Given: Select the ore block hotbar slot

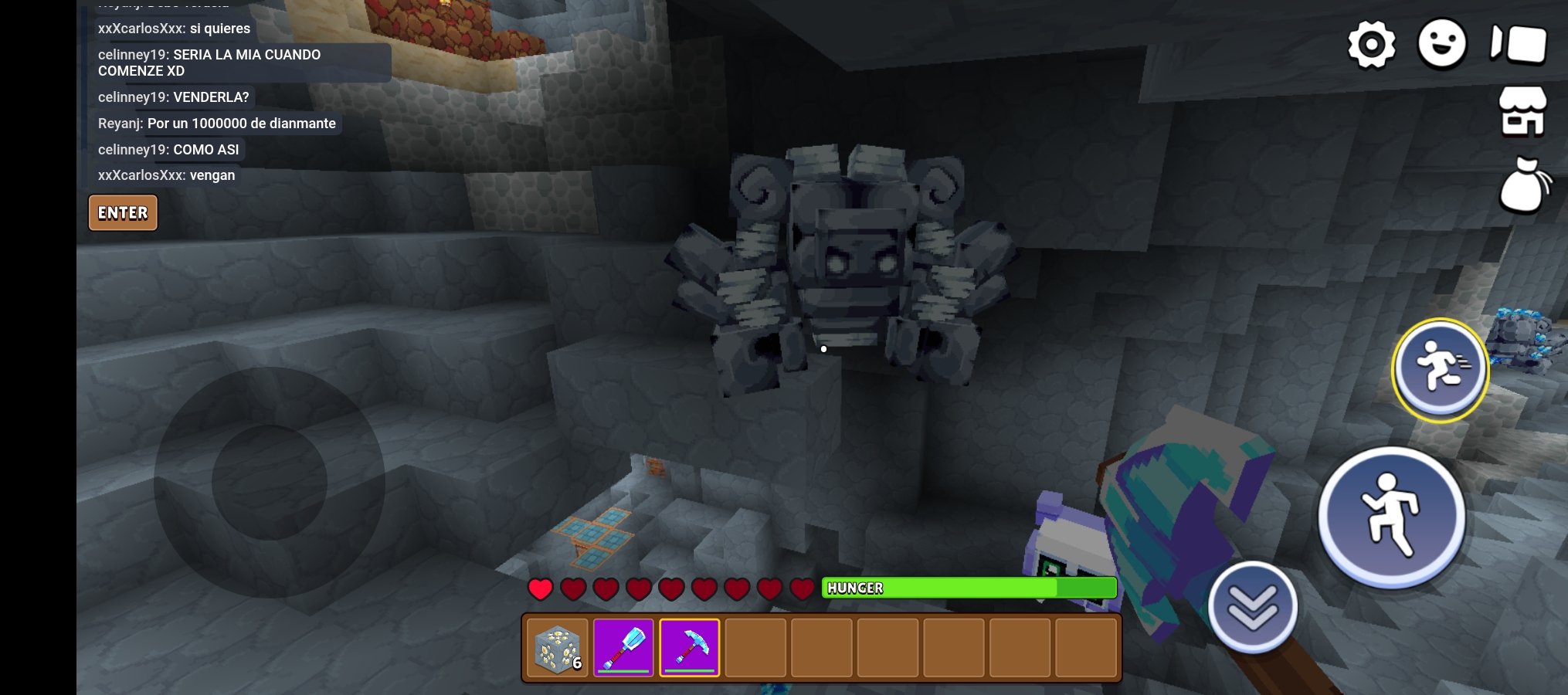Looking at the screenshot, I should click(x=558, y=648).
